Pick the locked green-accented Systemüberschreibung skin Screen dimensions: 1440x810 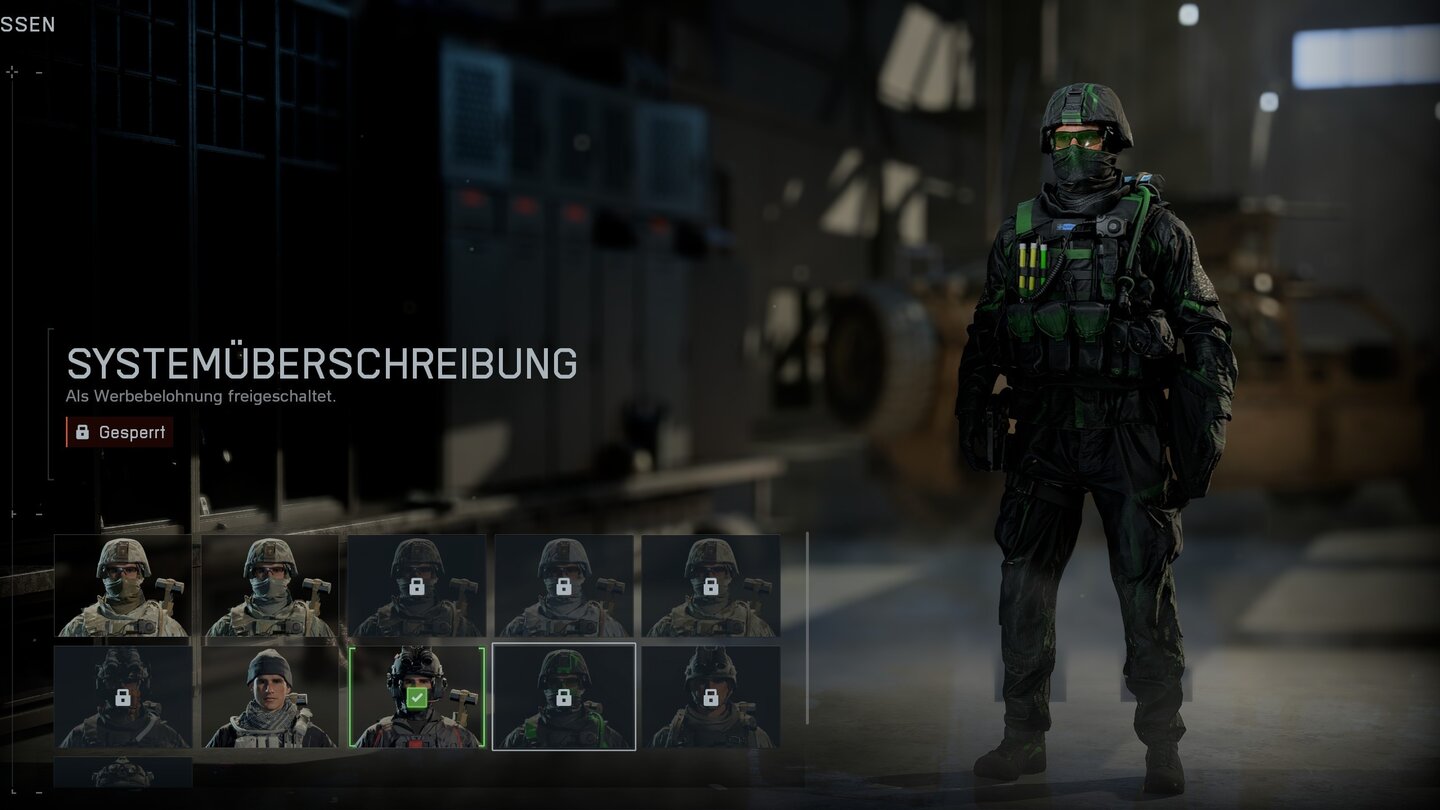563,697
